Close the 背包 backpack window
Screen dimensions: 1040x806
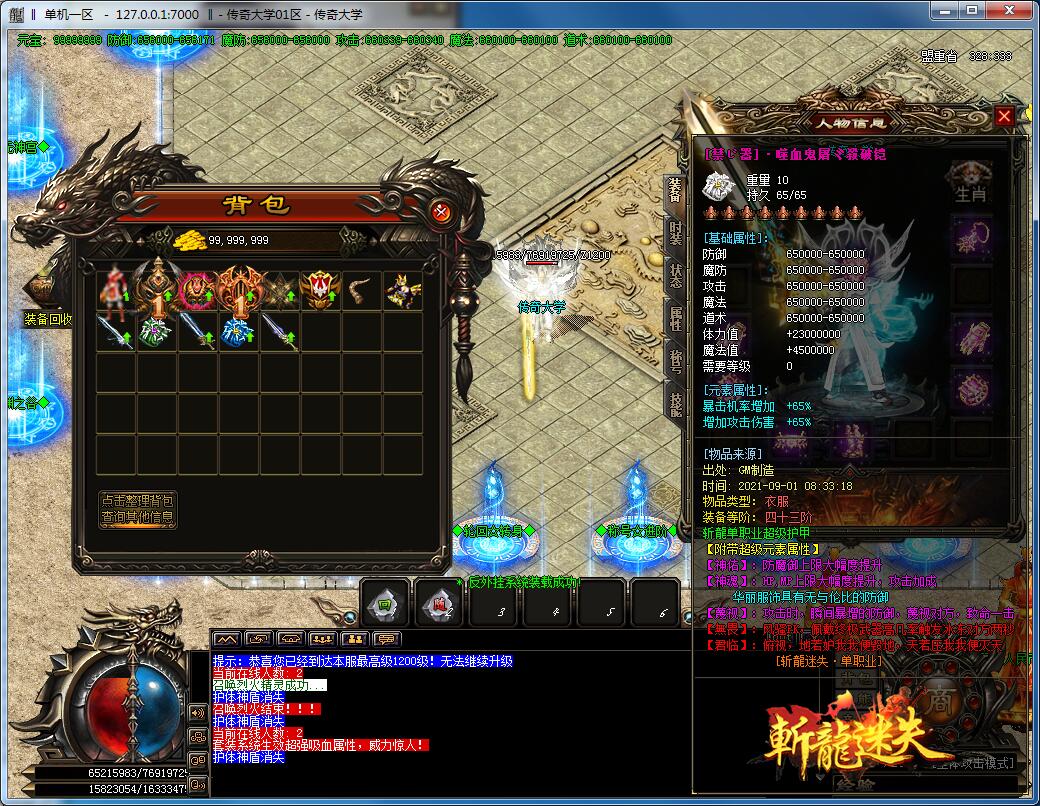(x=441, y=211)
